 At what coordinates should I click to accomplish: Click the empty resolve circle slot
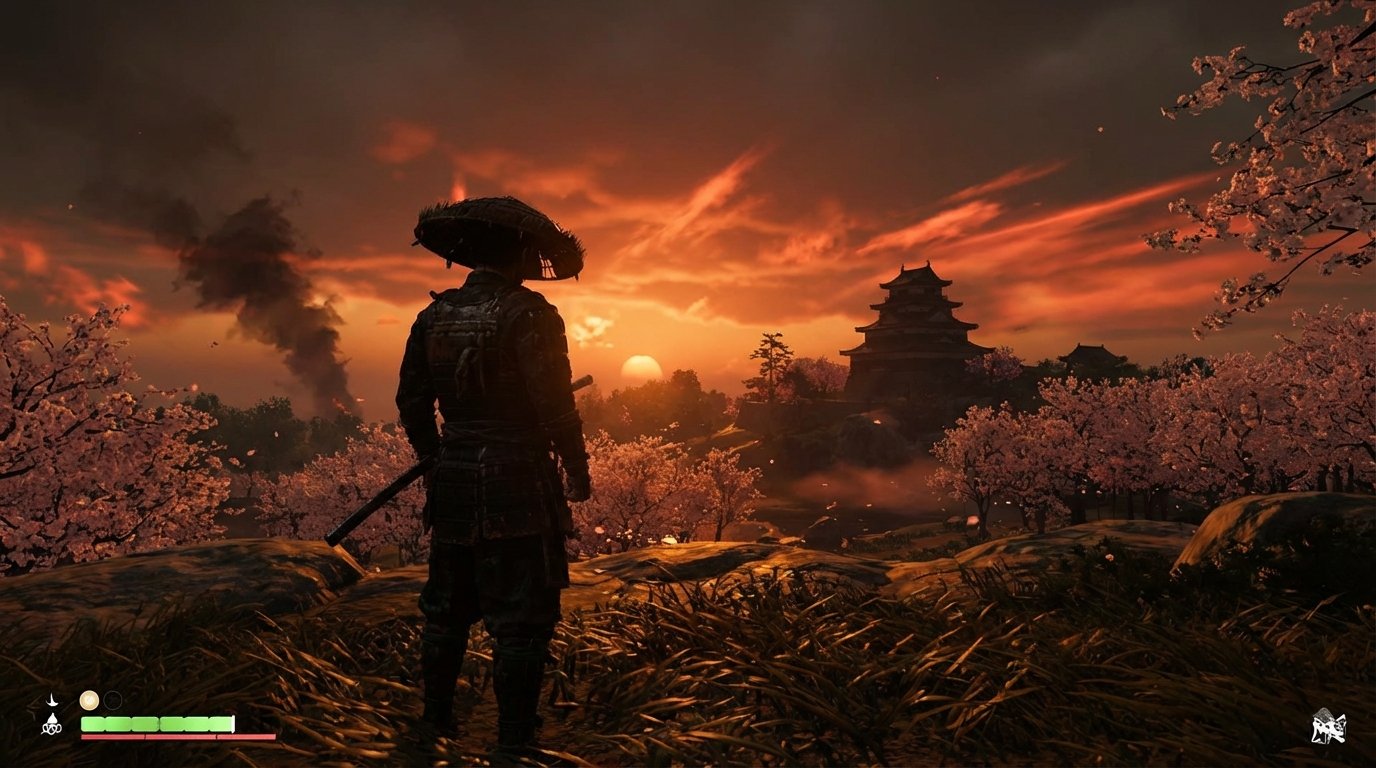[113, 700]
